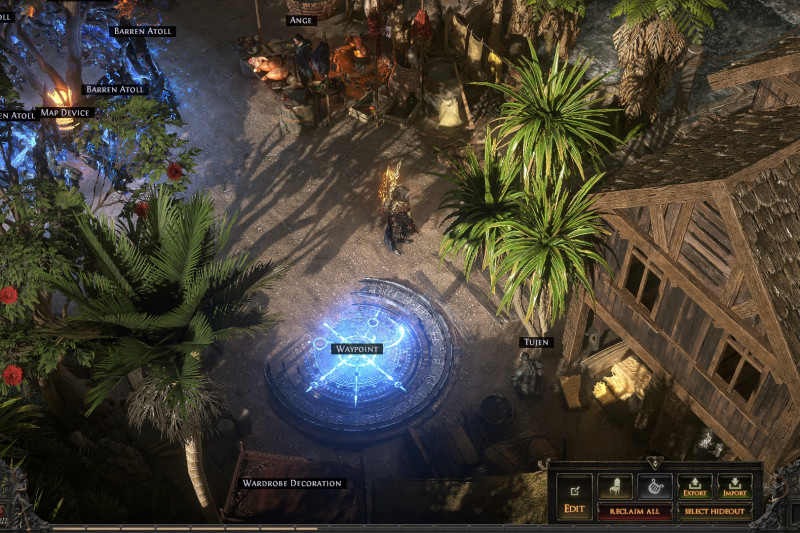Open the harp music button
The height and width of the screenshot is (533, 800).
(655, 486)
